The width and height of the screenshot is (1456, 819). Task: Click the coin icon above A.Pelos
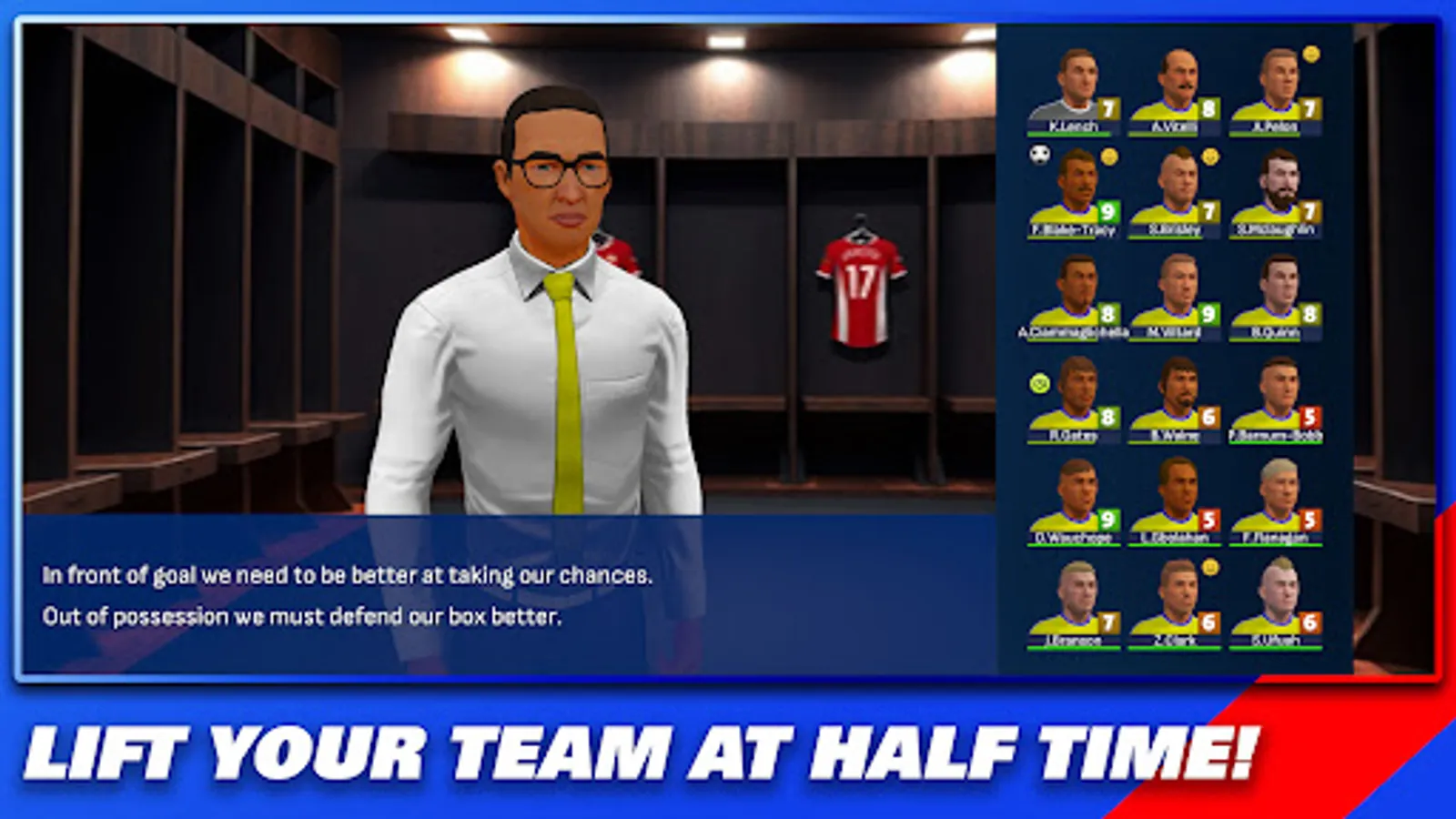tap(1310, 55)
